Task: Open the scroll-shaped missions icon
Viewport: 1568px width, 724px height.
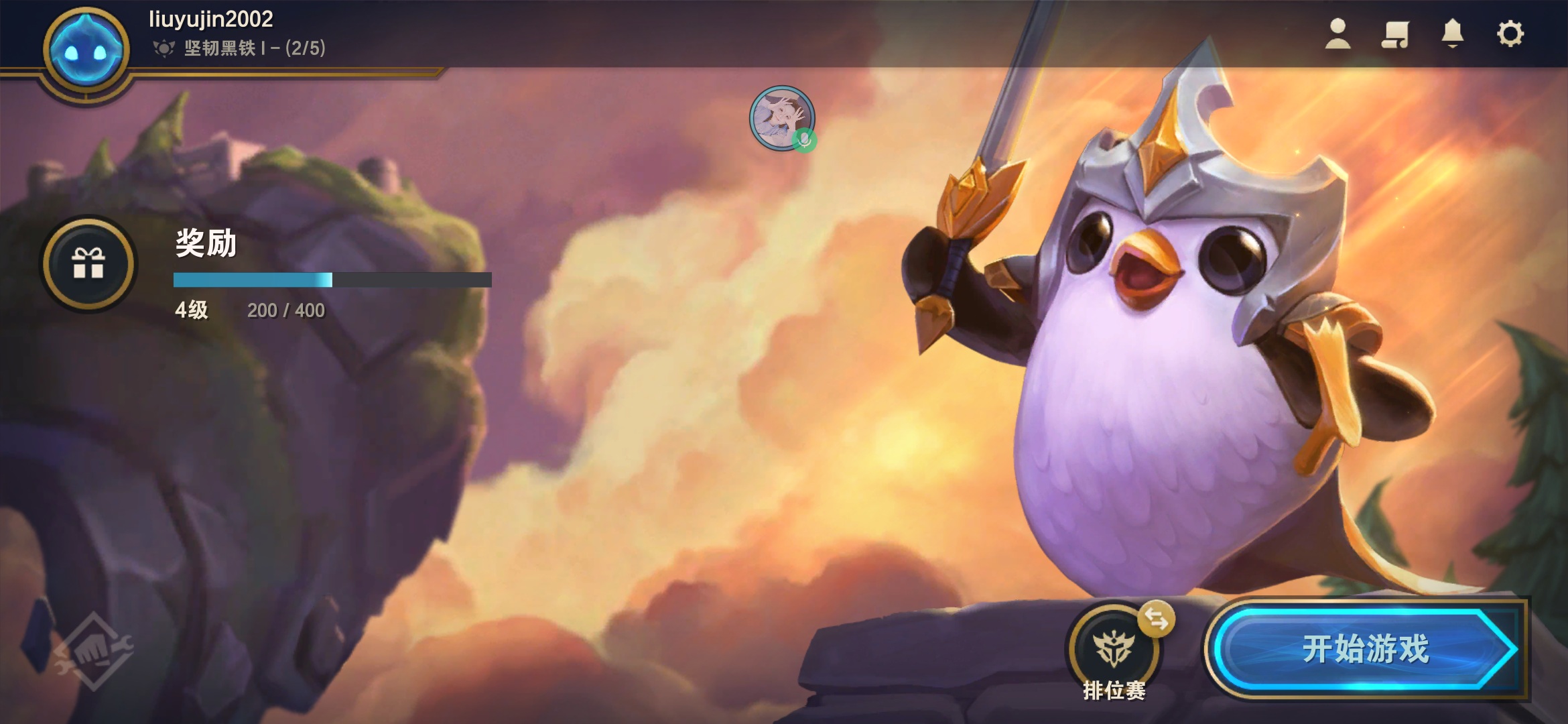Action: 1395,34
